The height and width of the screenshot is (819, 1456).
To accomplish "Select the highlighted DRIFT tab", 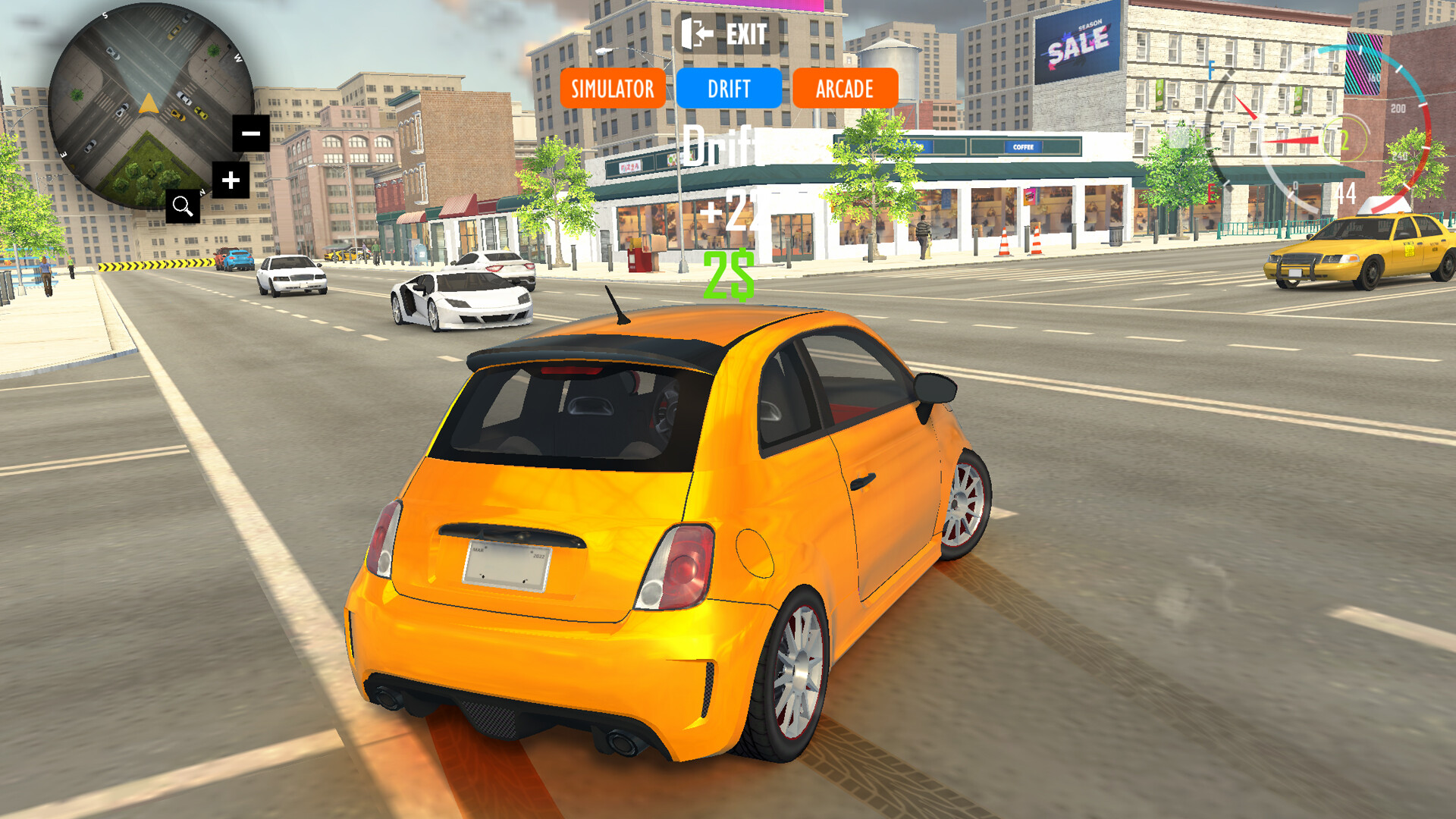I will [729, 89].
